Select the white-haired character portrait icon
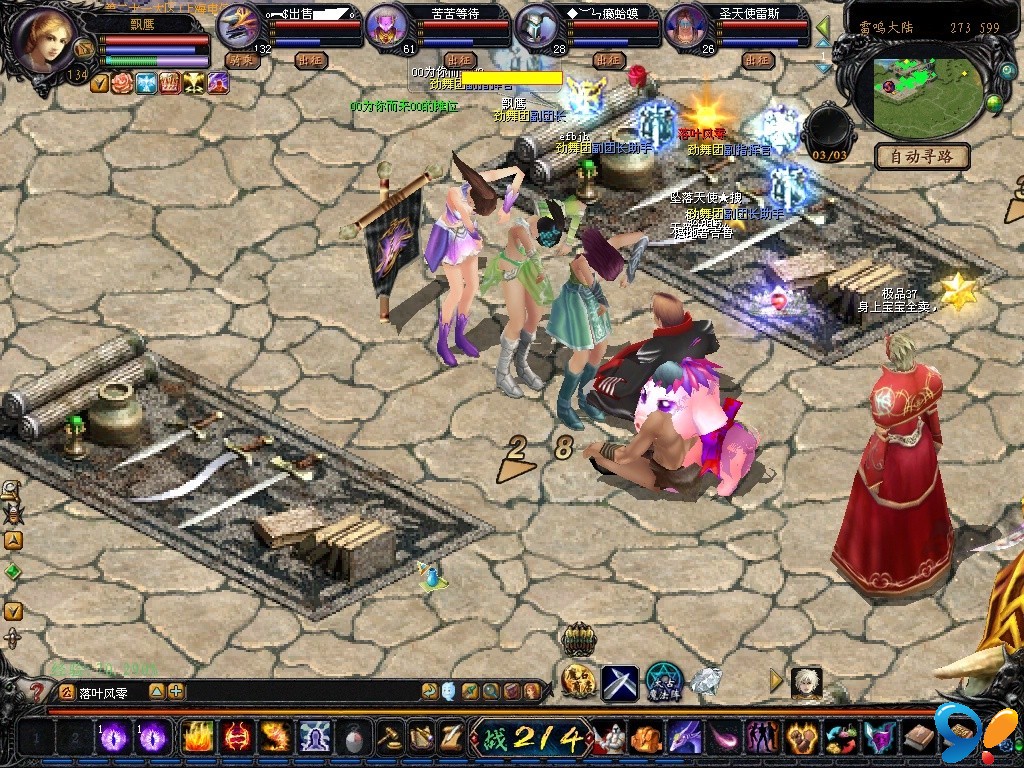This screenshot has width=1024, height=768. 806,681
